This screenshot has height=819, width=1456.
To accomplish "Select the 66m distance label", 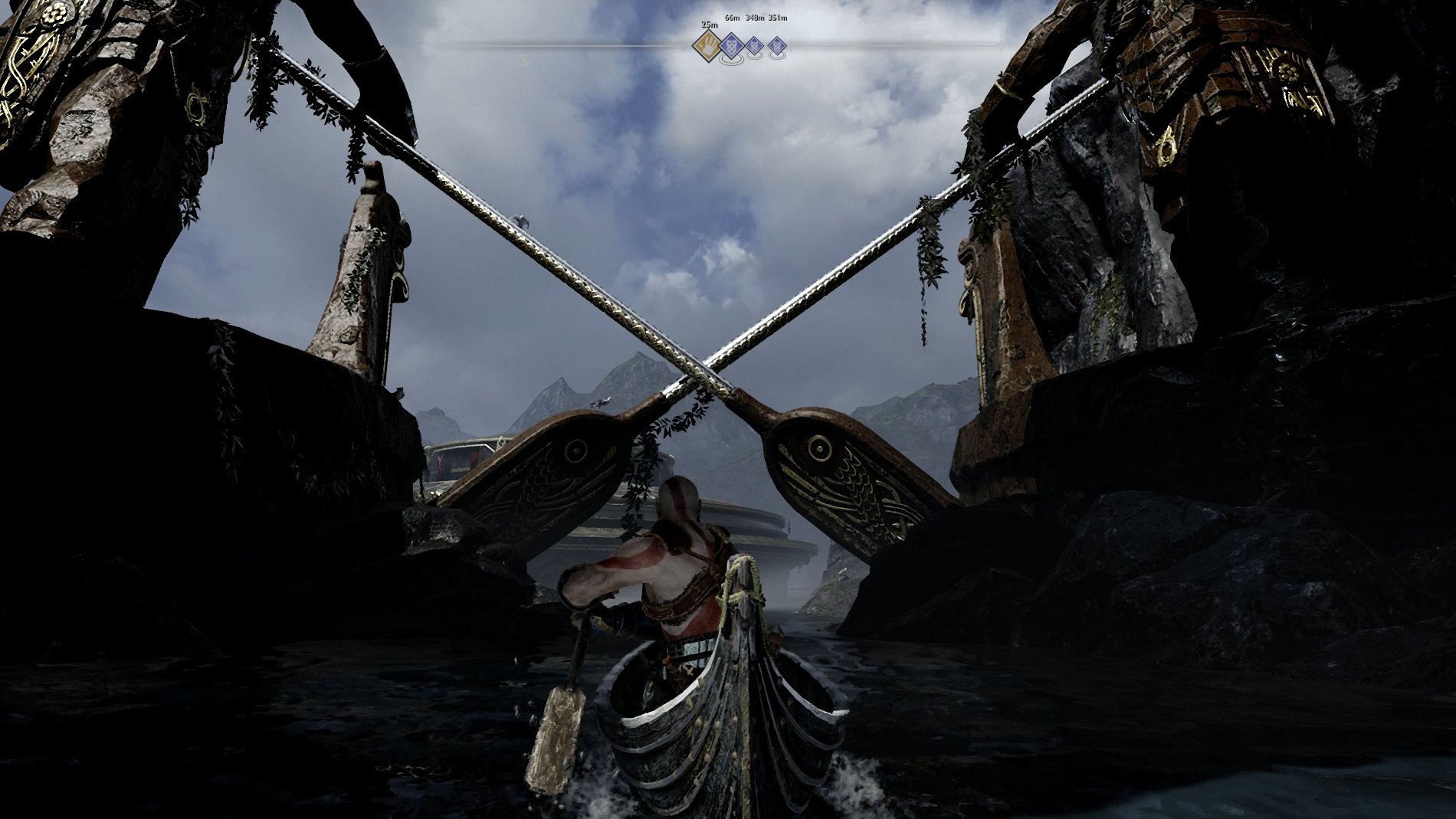I will click(x=733, y=17).
